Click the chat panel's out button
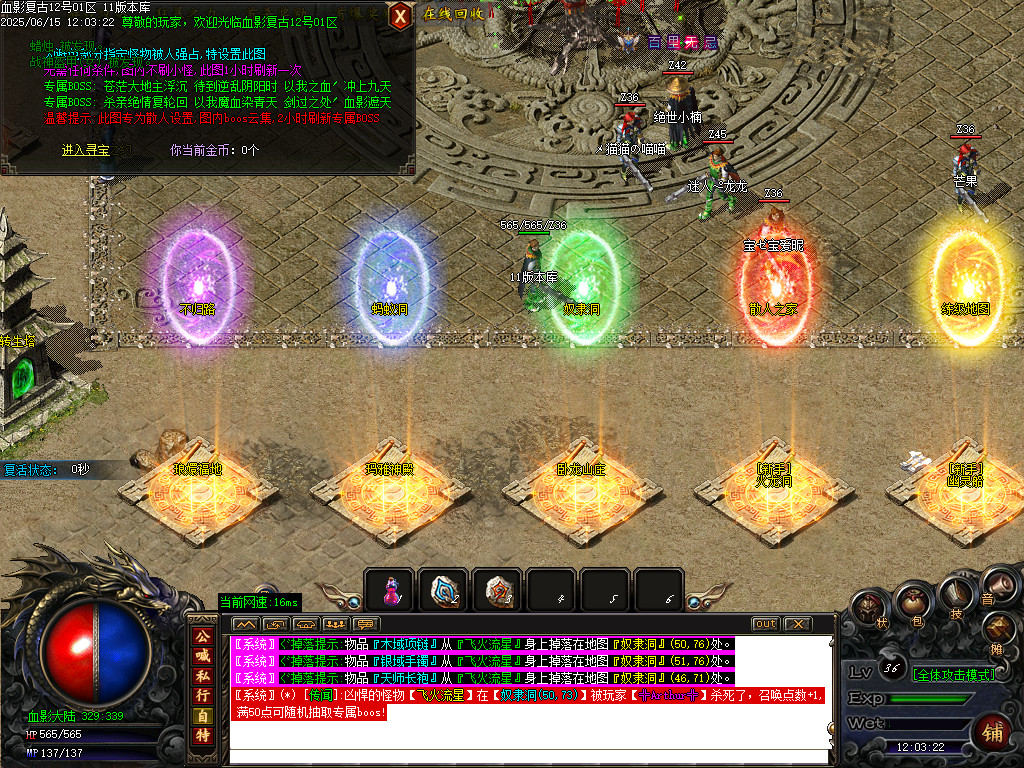This screenshot has height=768, width=1024. [765, 624]
